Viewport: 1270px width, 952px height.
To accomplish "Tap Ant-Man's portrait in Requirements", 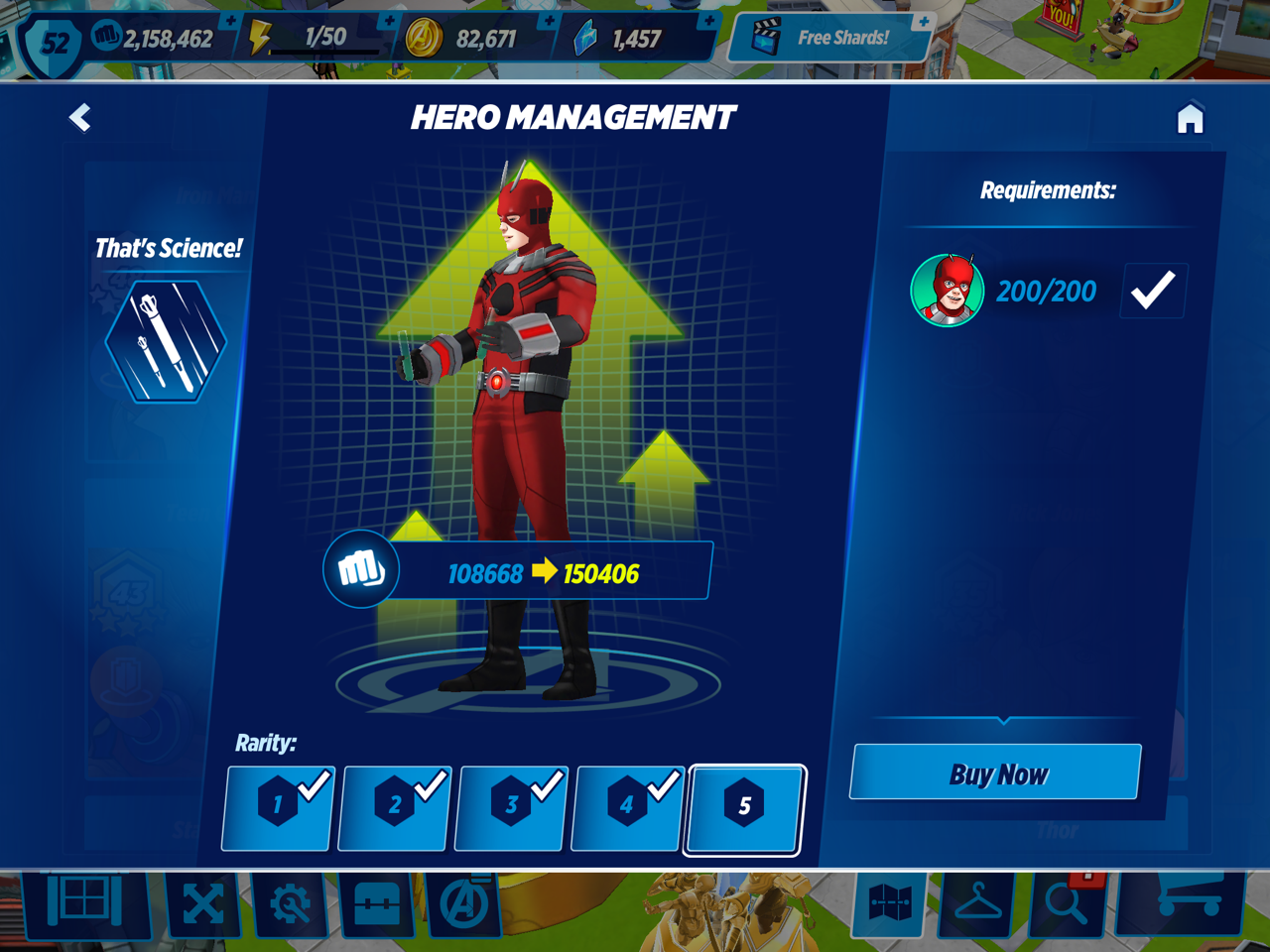I will pos(948,291).
